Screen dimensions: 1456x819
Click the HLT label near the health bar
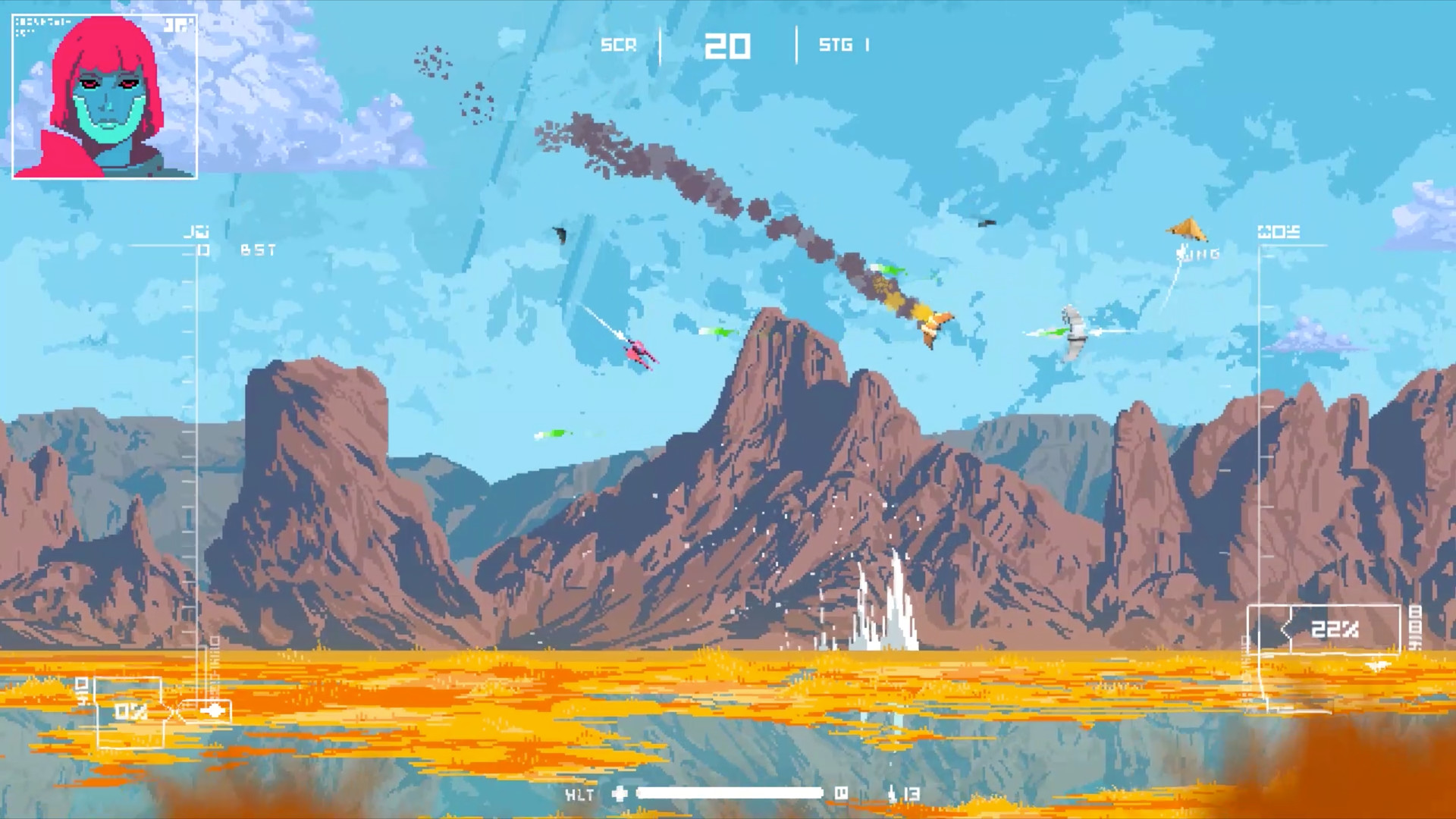[x=580, y=794]
